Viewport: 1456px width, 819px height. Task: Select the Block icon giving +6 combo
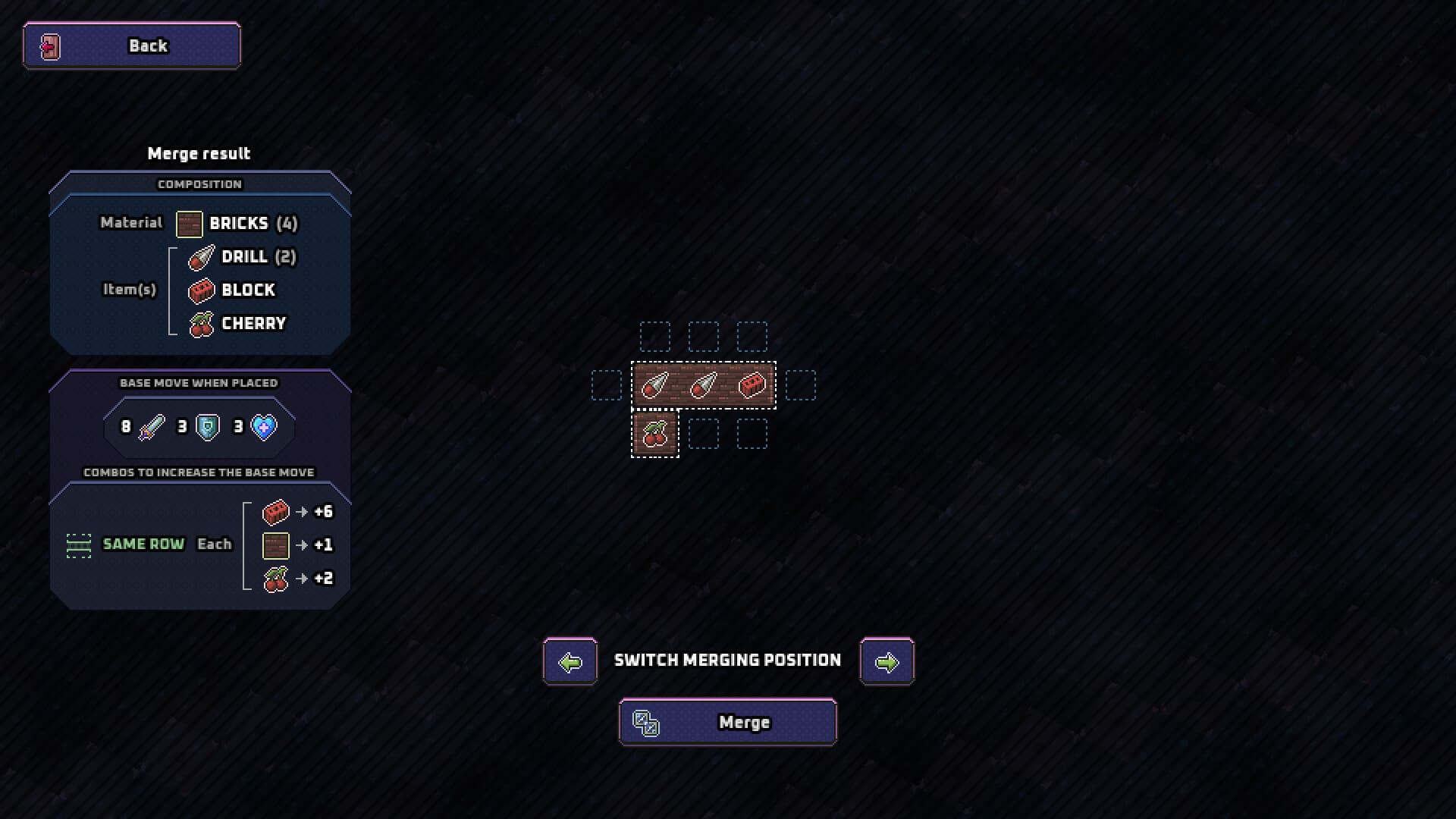click(x=275, y=512)
